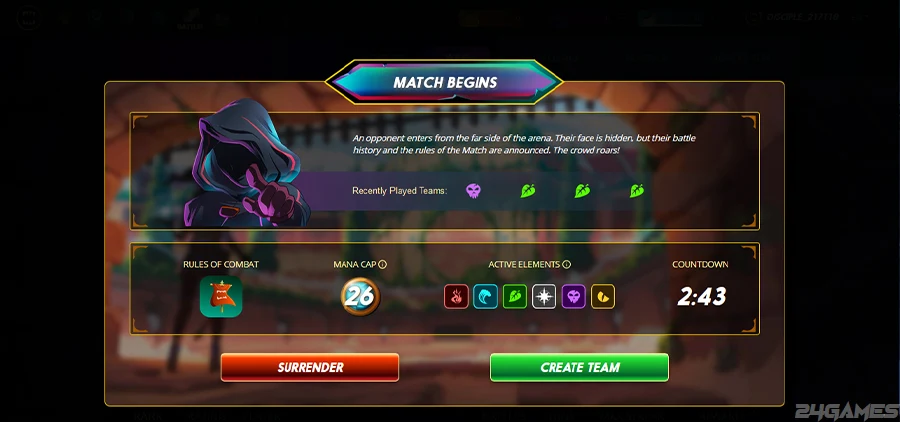Start building with Create Team
The height and width of the screenshot is (422, 900).
pos(579,367)
